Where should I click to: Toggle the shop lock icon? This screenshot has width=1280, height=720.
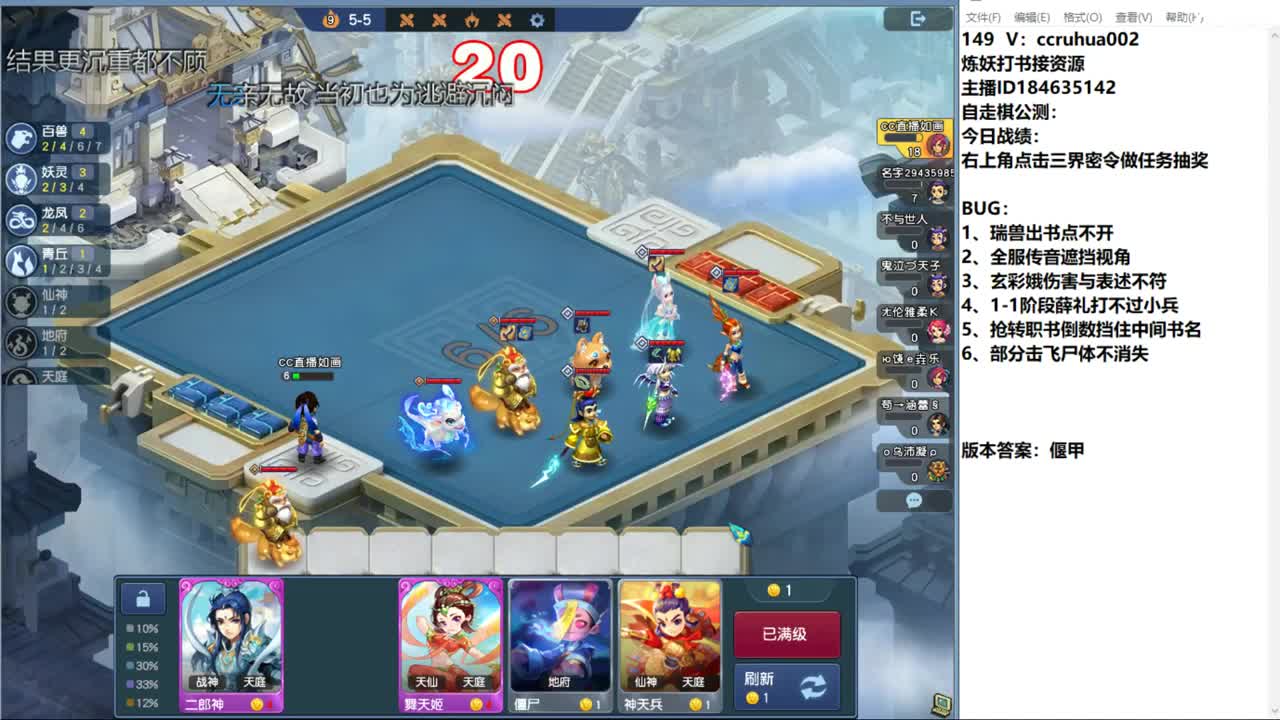(x=143, y=598)
